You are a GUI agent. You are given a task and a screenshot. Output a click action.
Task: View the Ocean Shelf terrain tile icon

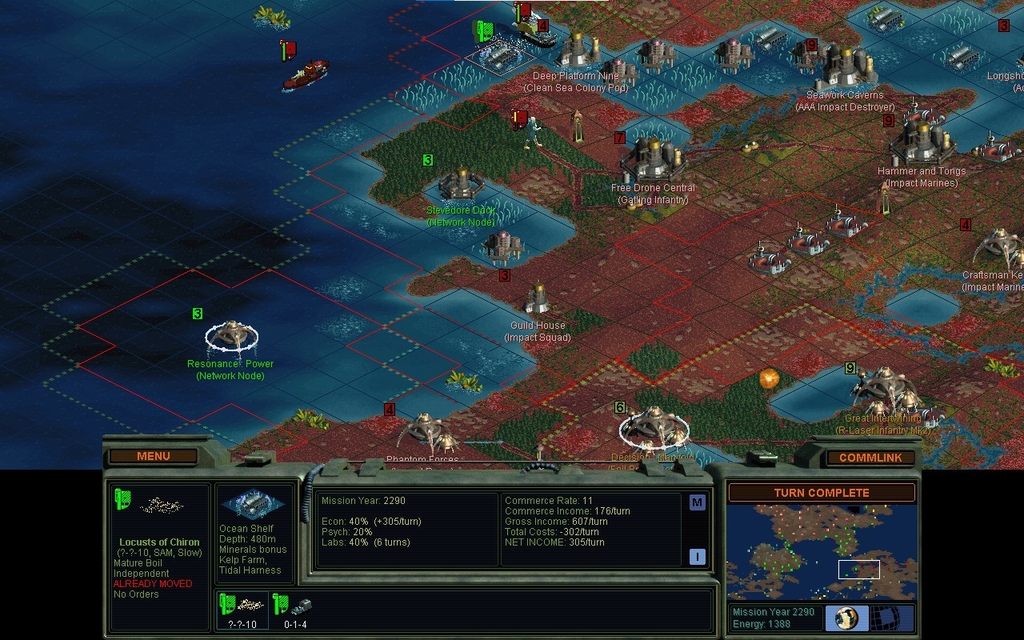click(x=253, y=503)
